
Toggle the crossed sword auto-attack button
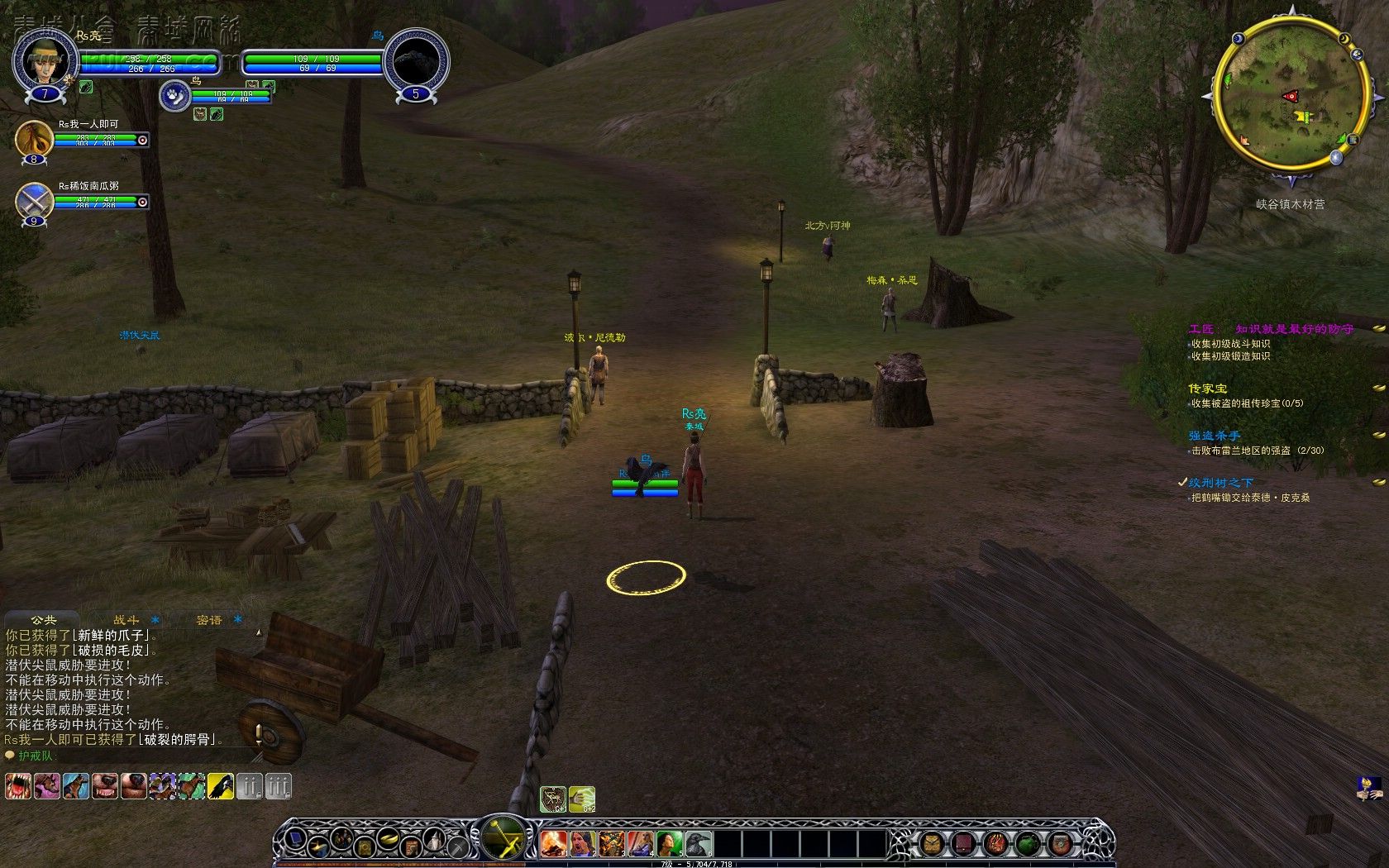point(502,839)
